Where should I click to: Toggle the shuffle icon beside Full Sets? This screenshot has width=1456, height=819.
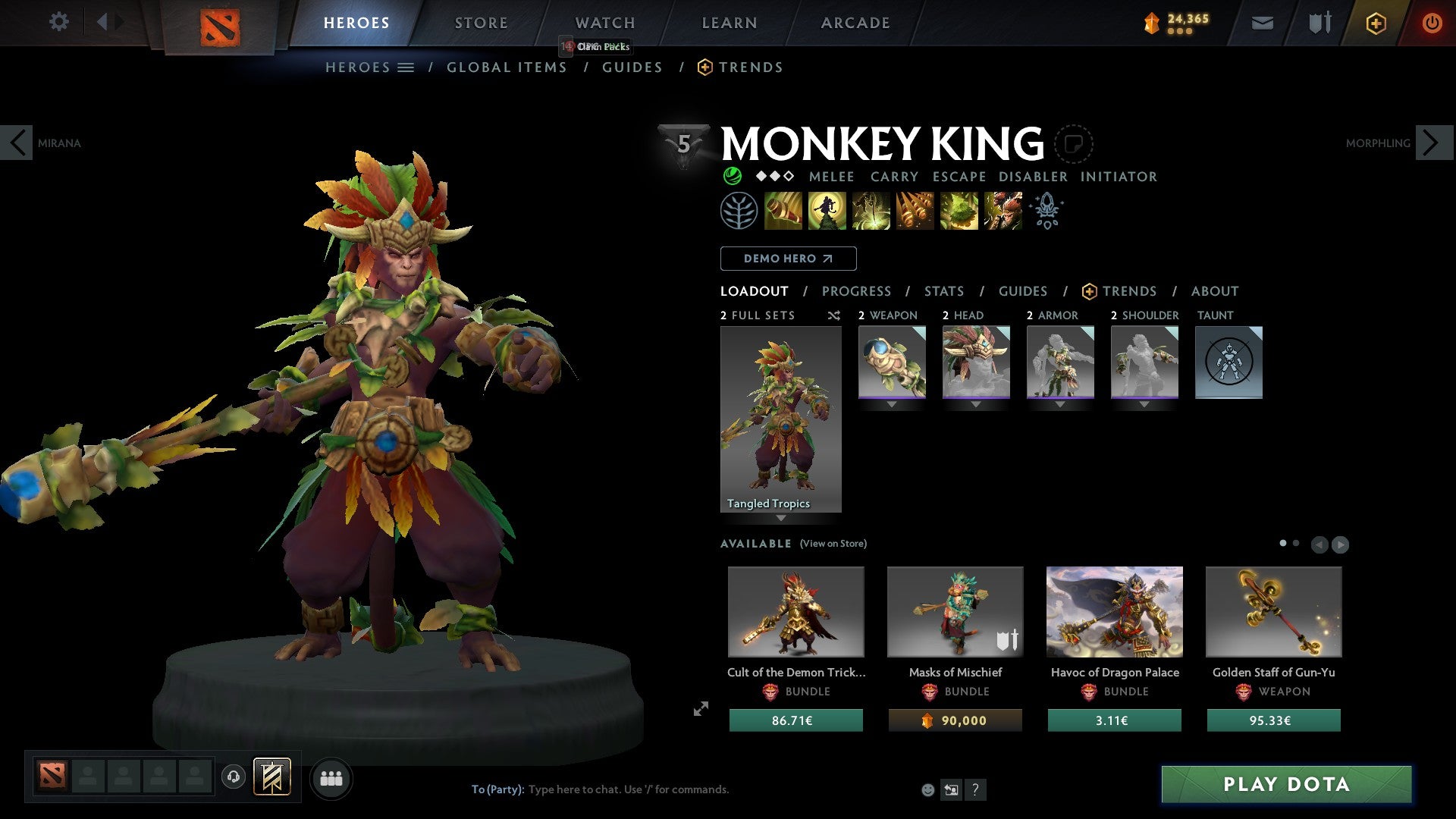[833, 315]
